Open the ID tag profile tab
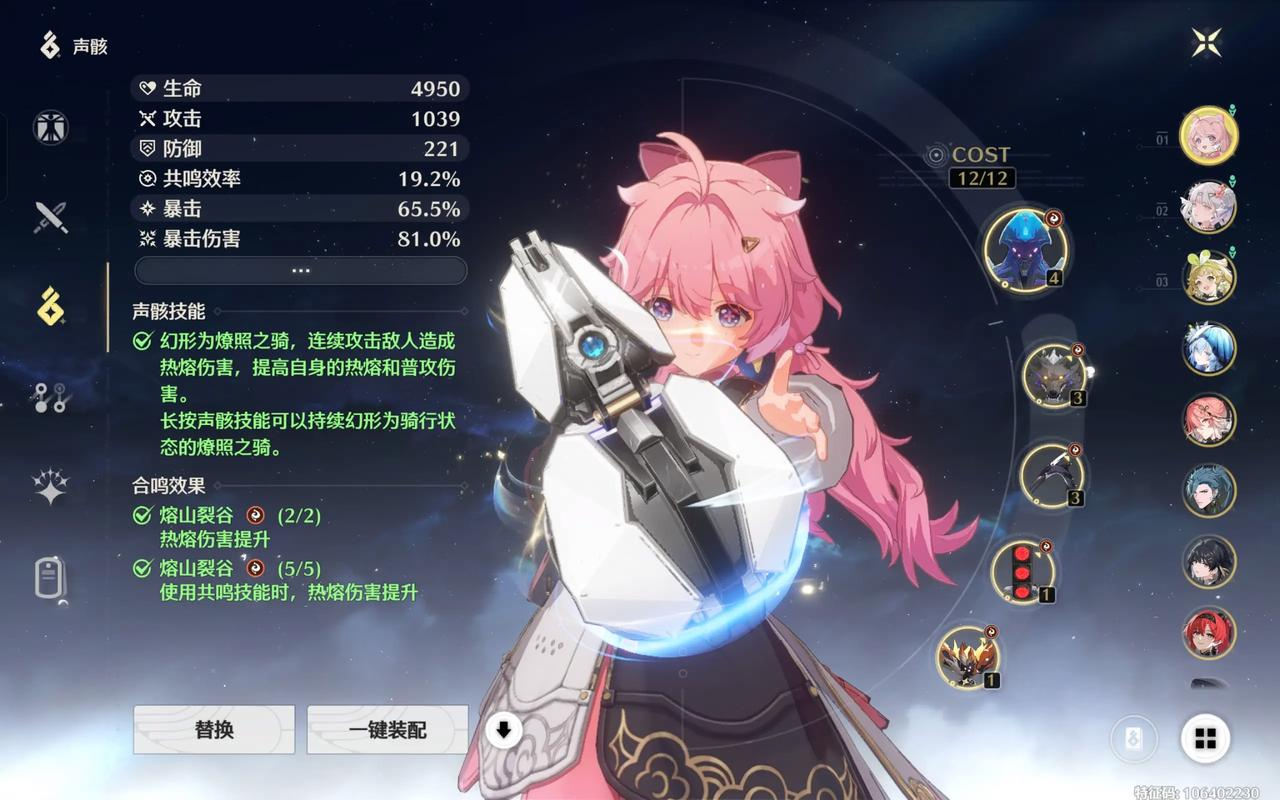The height and width of the screenshot is (800, 1280). [50, 578]
